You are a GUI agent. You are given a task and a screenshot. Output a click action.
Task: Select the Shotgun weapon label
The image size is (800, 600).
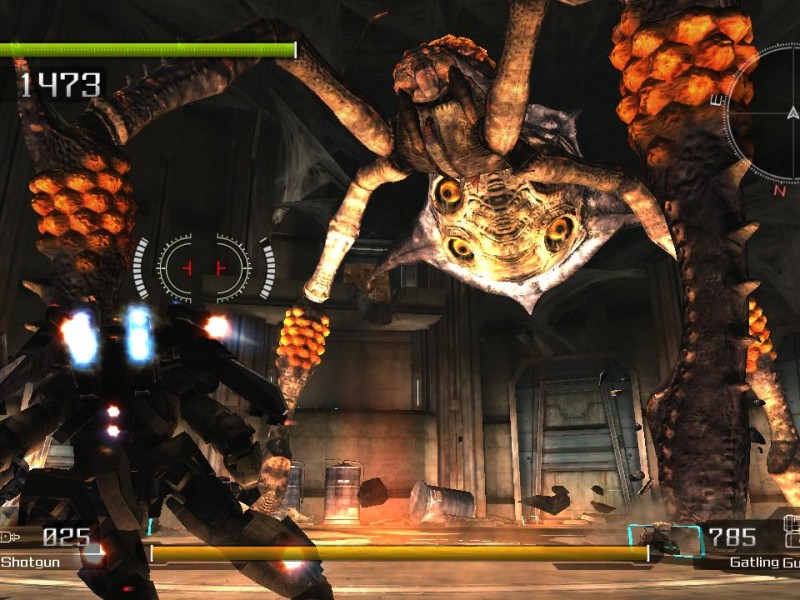(30, 562)
